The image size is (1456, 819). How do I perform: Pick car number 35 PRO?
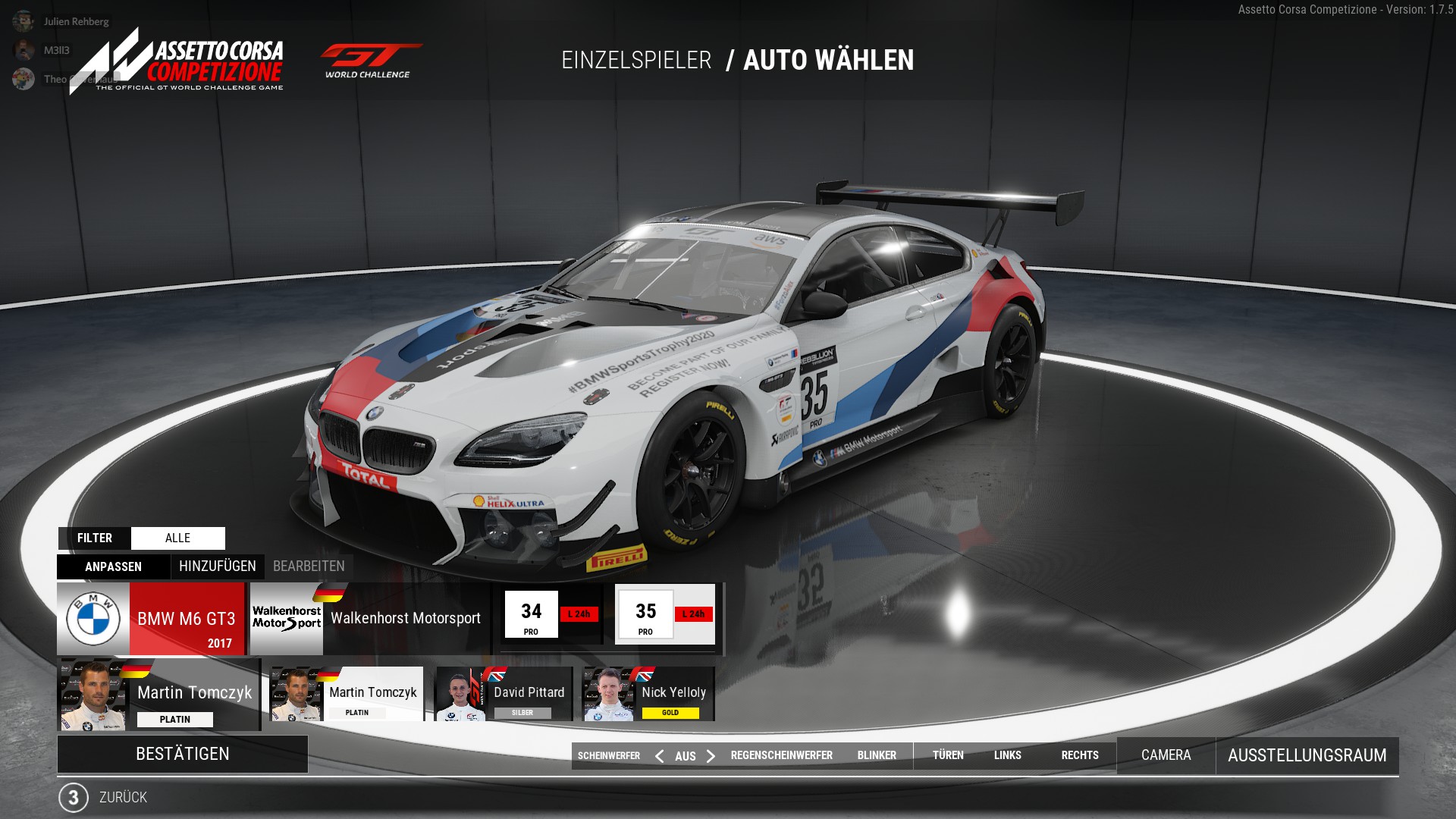tap(665, 614)
